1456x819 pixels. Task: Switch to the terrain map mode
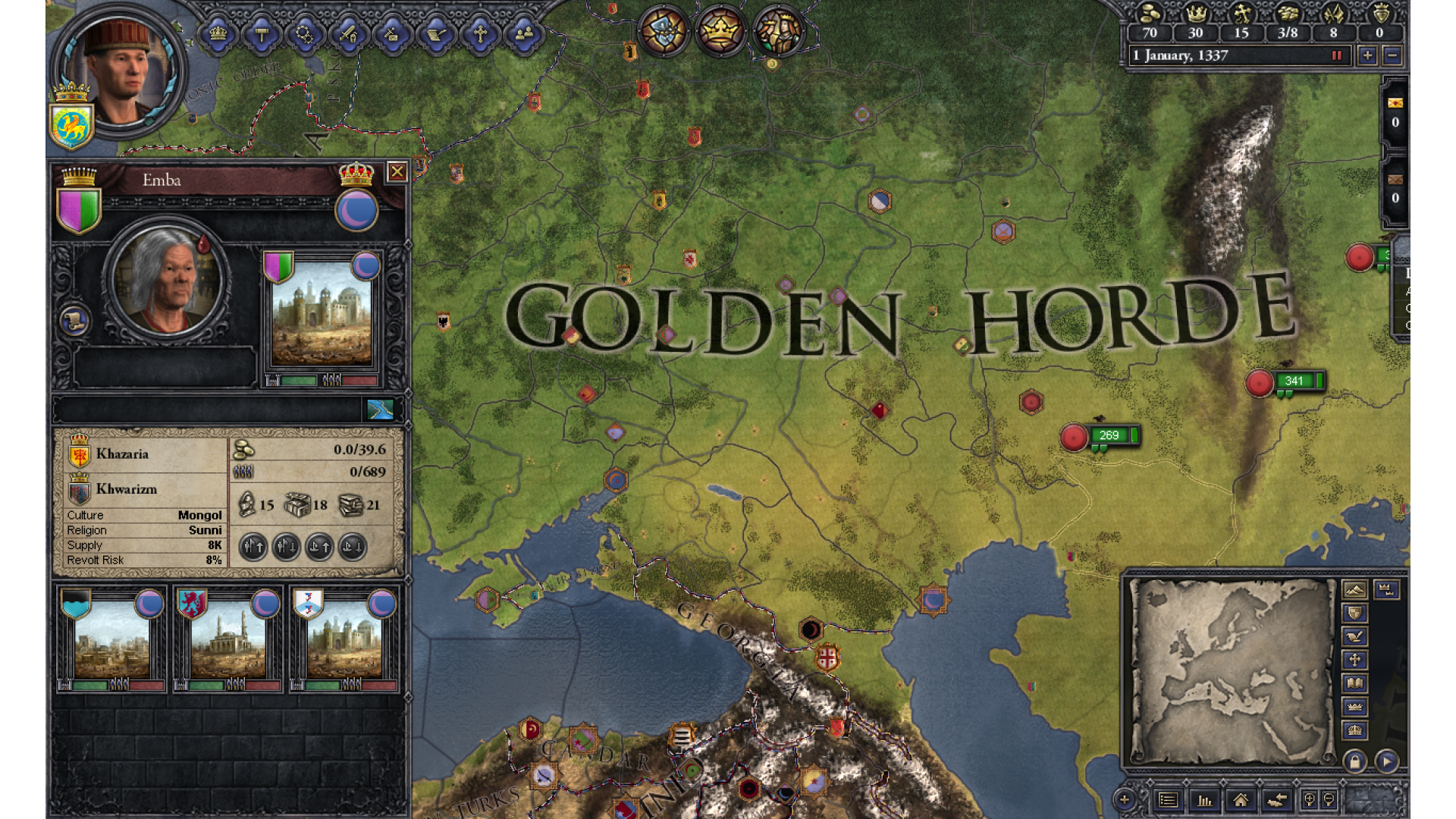point(1354,589)
